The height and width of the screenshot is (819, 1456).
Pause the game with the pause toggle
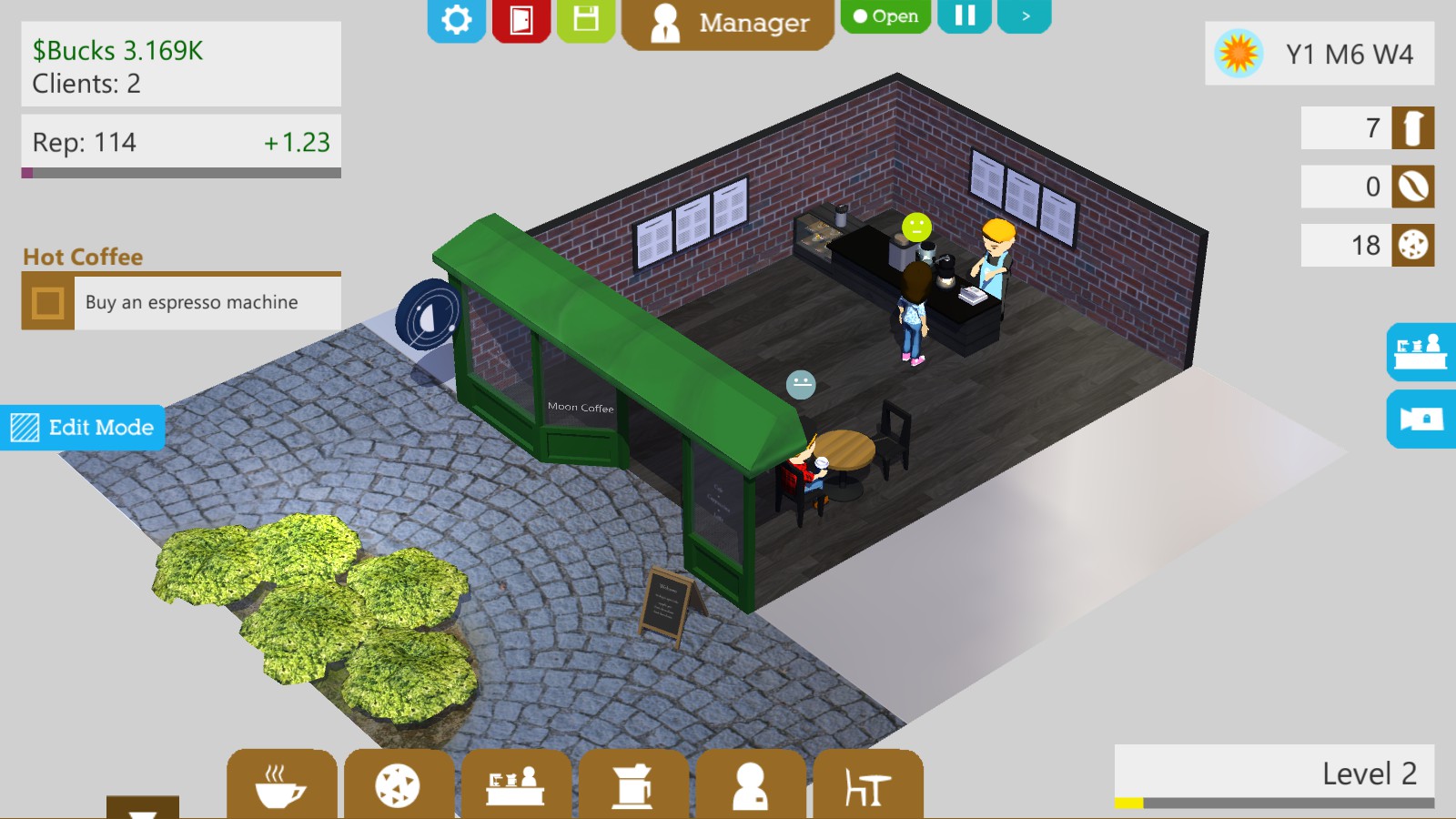(965, 15)
